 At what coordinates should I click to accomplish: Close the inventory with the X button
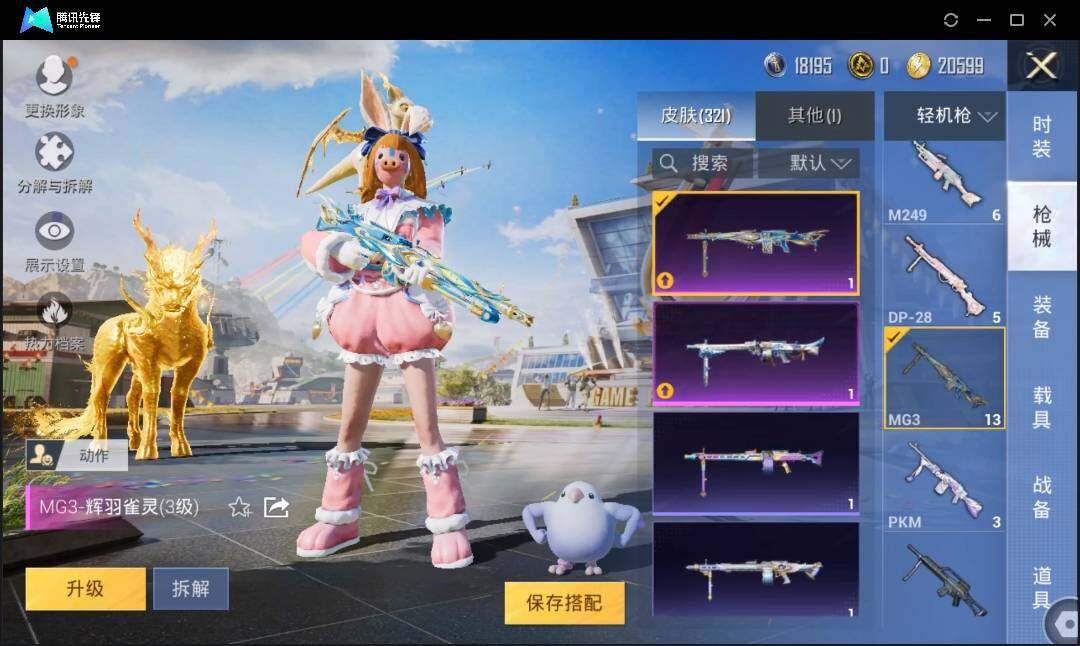tap(1041, 66)
